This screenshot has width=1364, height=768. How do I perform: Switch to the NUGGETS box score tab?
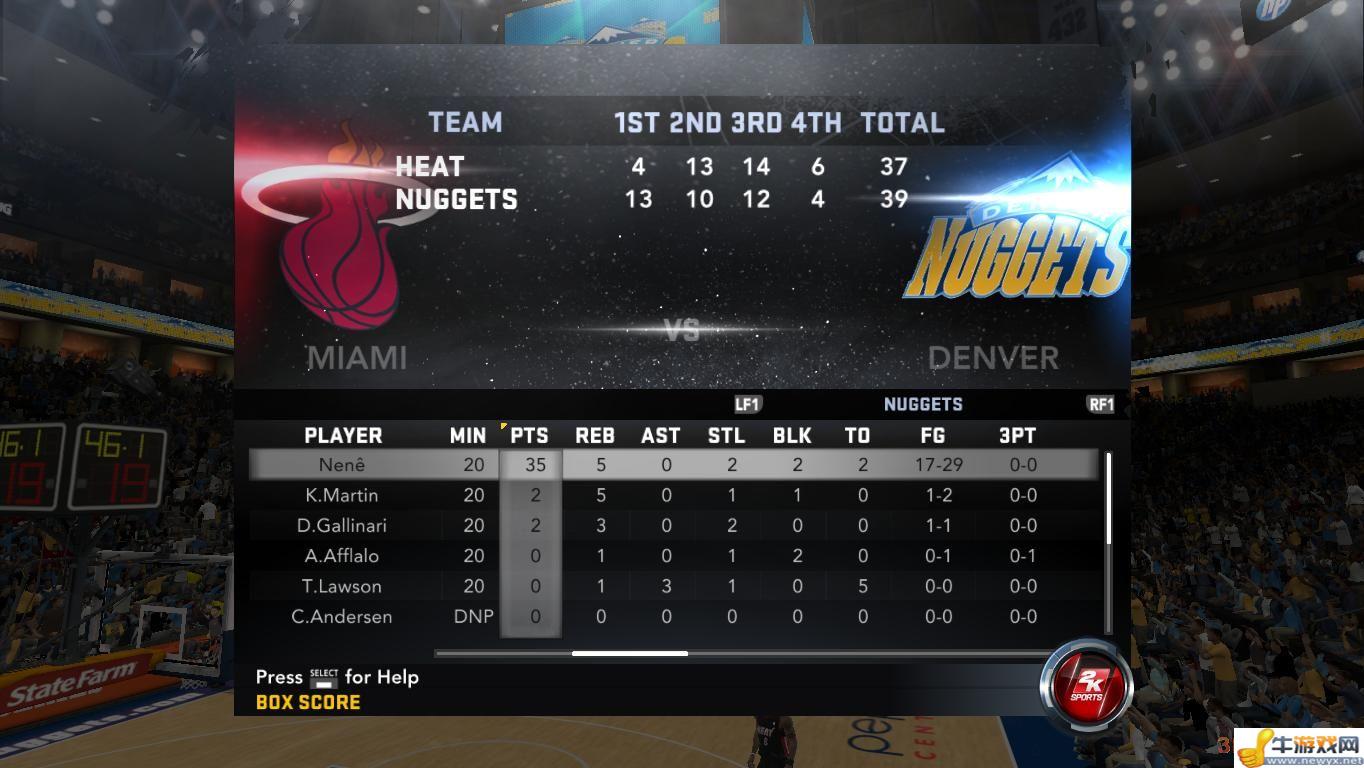[923, 404]
